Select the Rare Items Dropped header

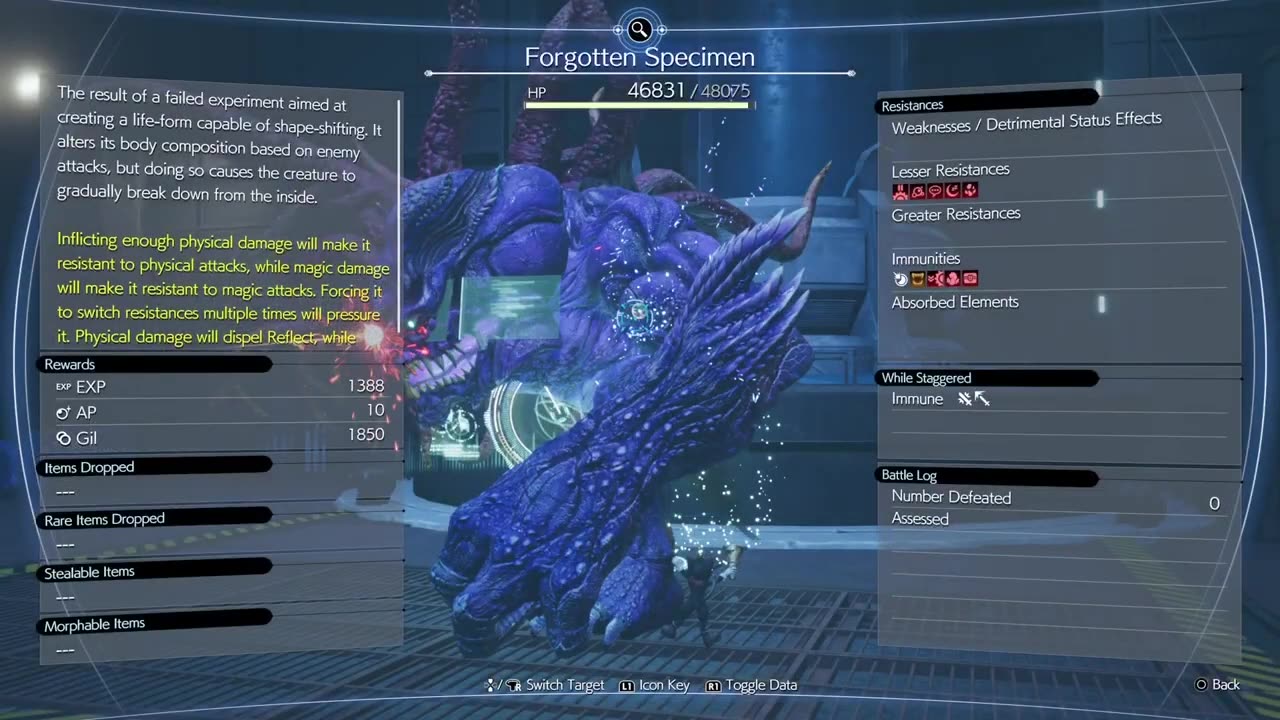pos(104,519)
